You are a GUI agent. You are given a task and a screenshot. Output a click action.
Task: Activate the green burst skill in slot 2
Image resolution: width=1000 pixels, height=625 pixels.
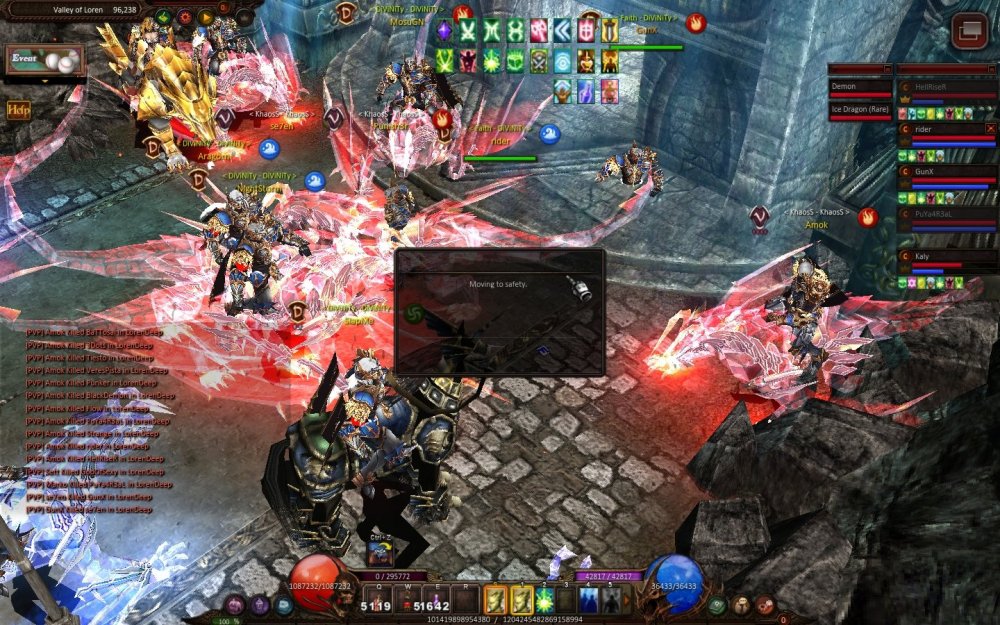coord(545,600)
